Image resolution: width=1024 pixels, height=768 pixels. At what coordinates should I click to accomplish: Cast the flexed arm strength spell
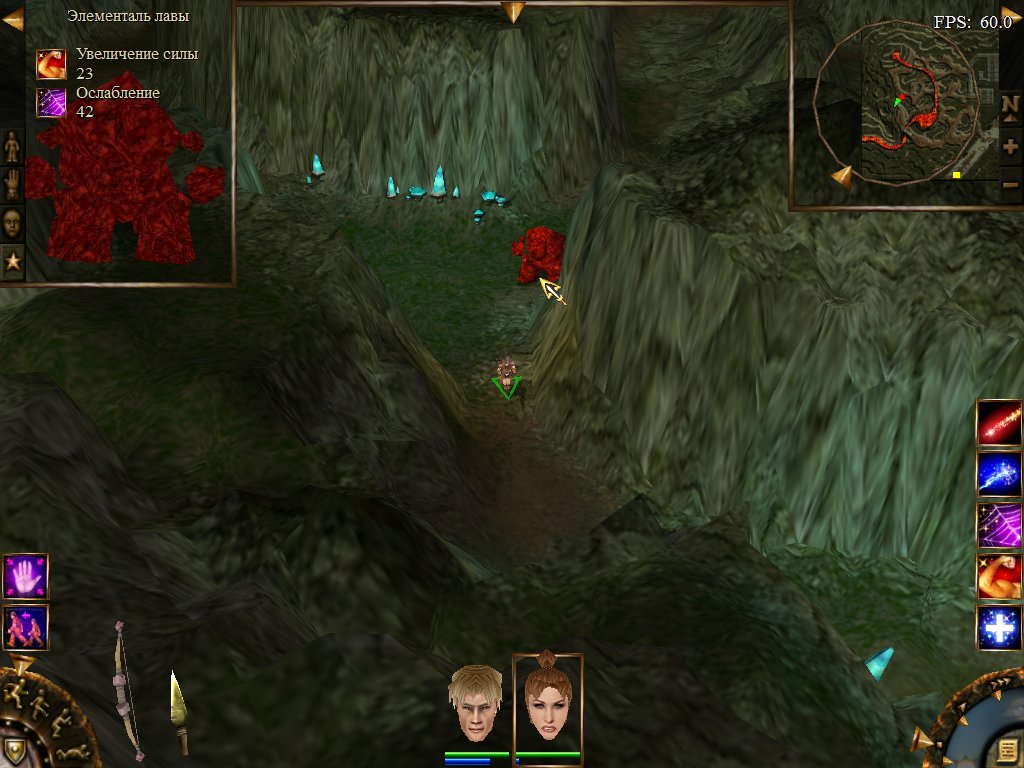point(999,577)
